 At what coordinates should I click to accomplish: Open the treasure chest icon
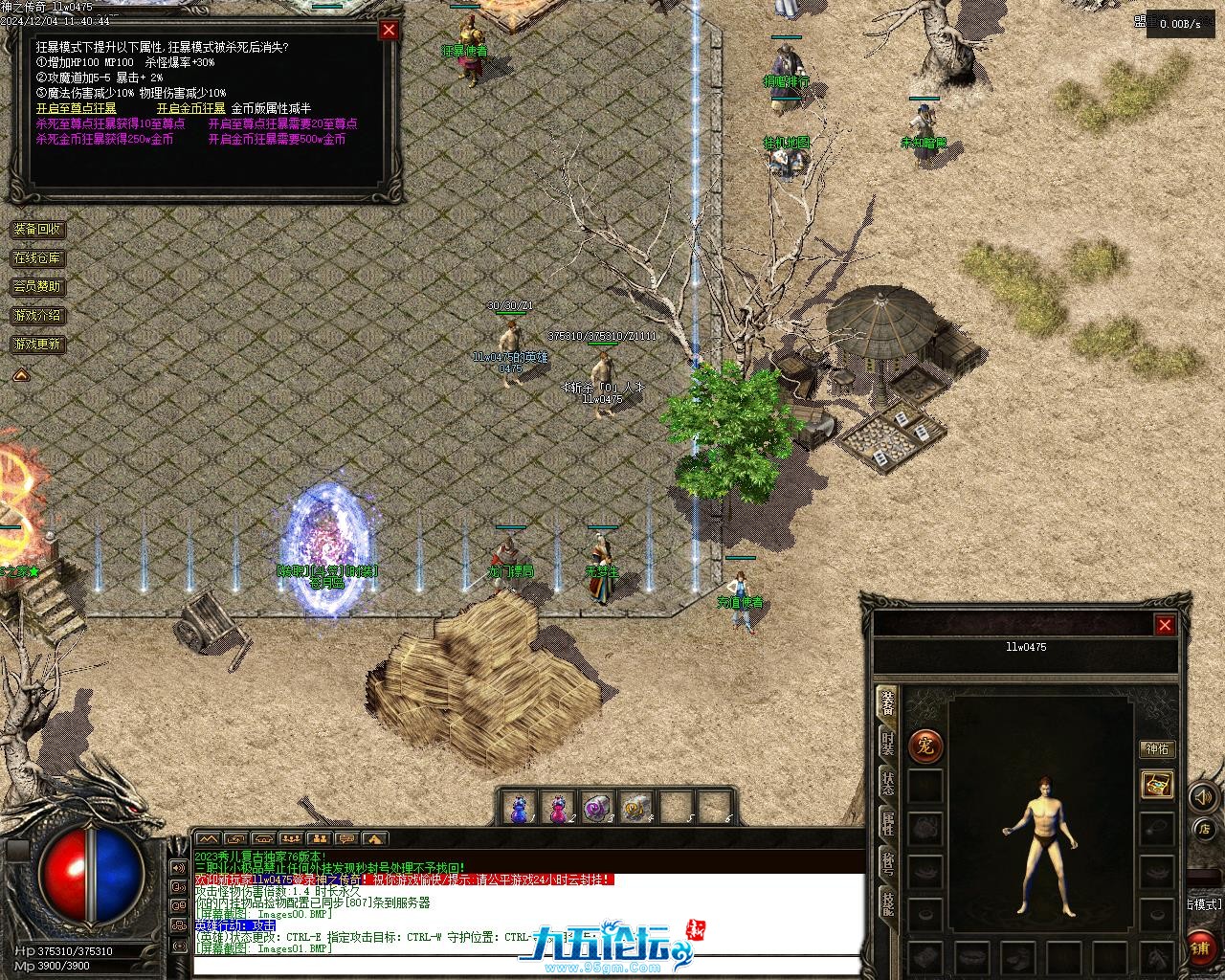[1158, 785]
